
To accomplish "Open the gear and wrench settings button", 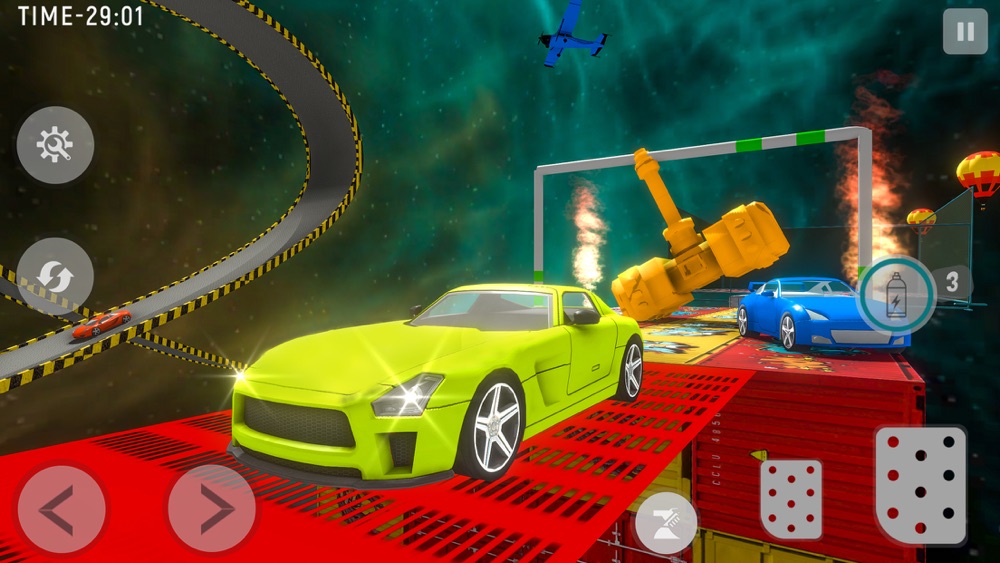I will click(55, 145).
